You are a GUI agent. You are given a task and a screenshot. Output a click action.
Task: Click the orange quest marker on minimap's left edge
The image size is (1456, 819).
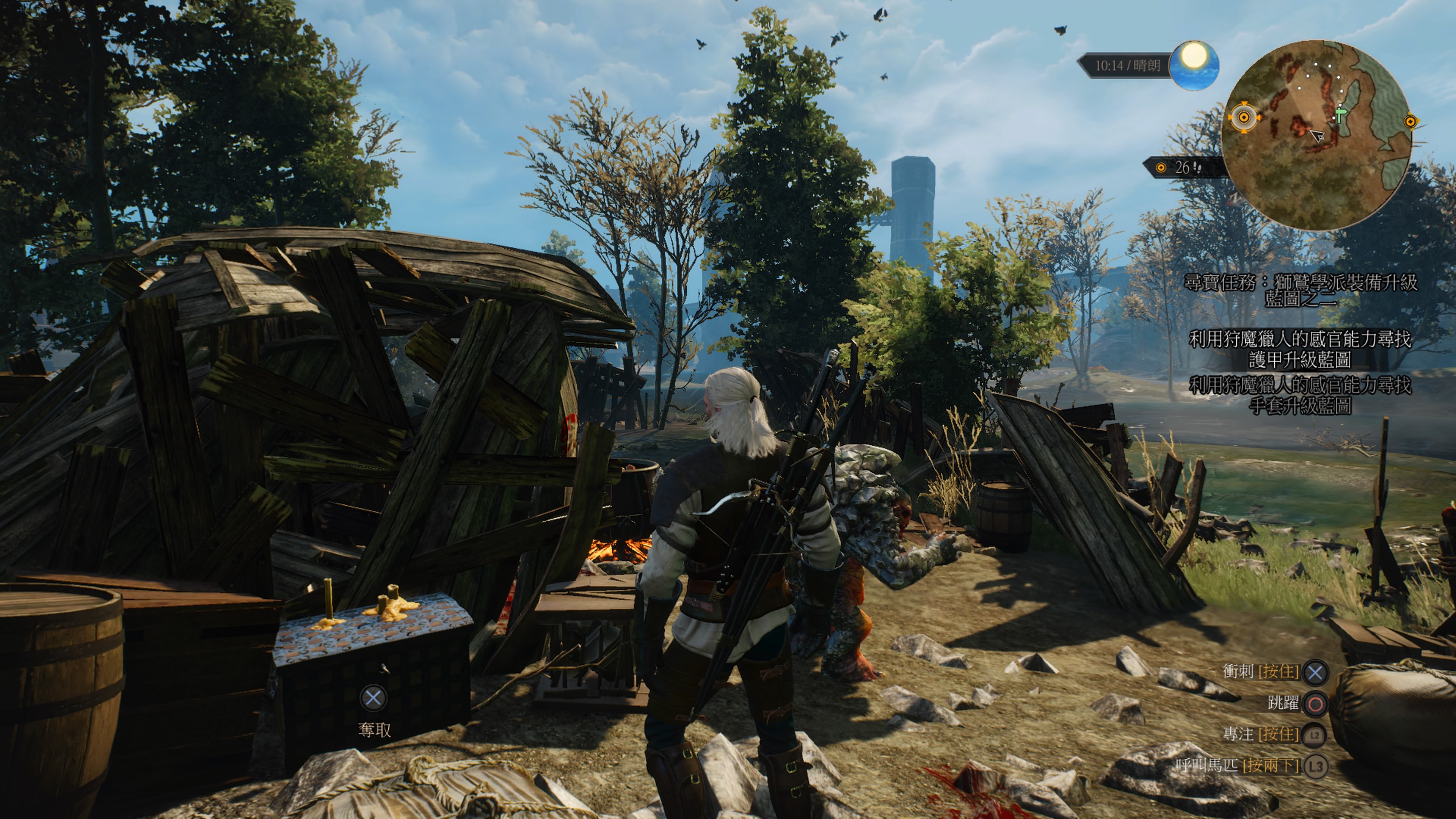point(1244,118)
